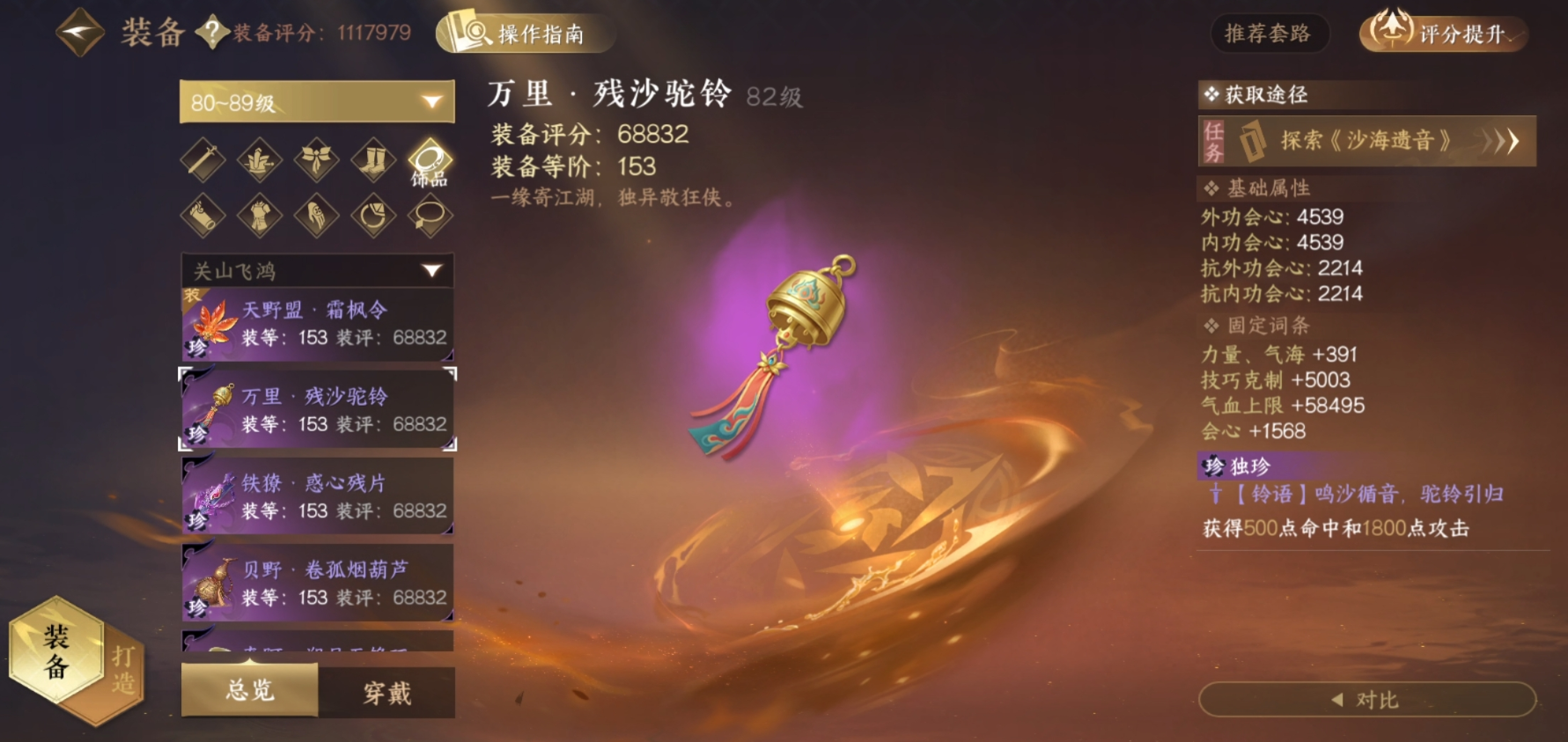Click the back arrow to exit 装备
This screenshot has height=742, width=1568.
click(76, 33)
